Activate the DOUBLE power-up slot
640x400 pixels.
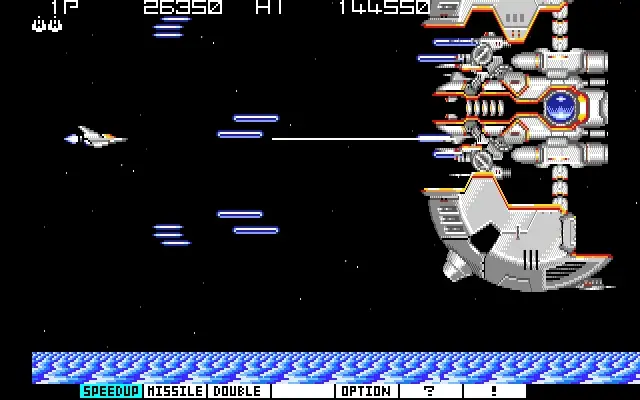coord(238,391)
